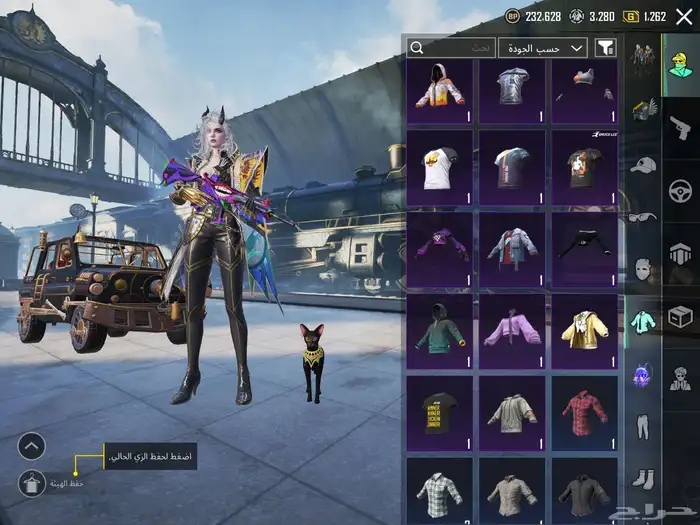Switch to the cap headwear tab
Viewport: 700px width, 525px height.
(643, 164)
